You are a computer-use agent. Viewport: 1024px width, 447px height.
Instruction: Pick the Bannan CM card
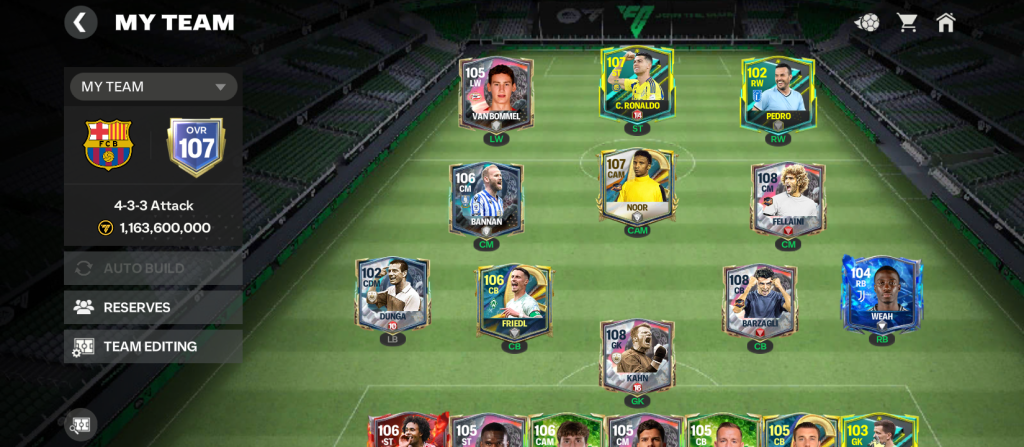pyautogui.click(x=485, y=198)
